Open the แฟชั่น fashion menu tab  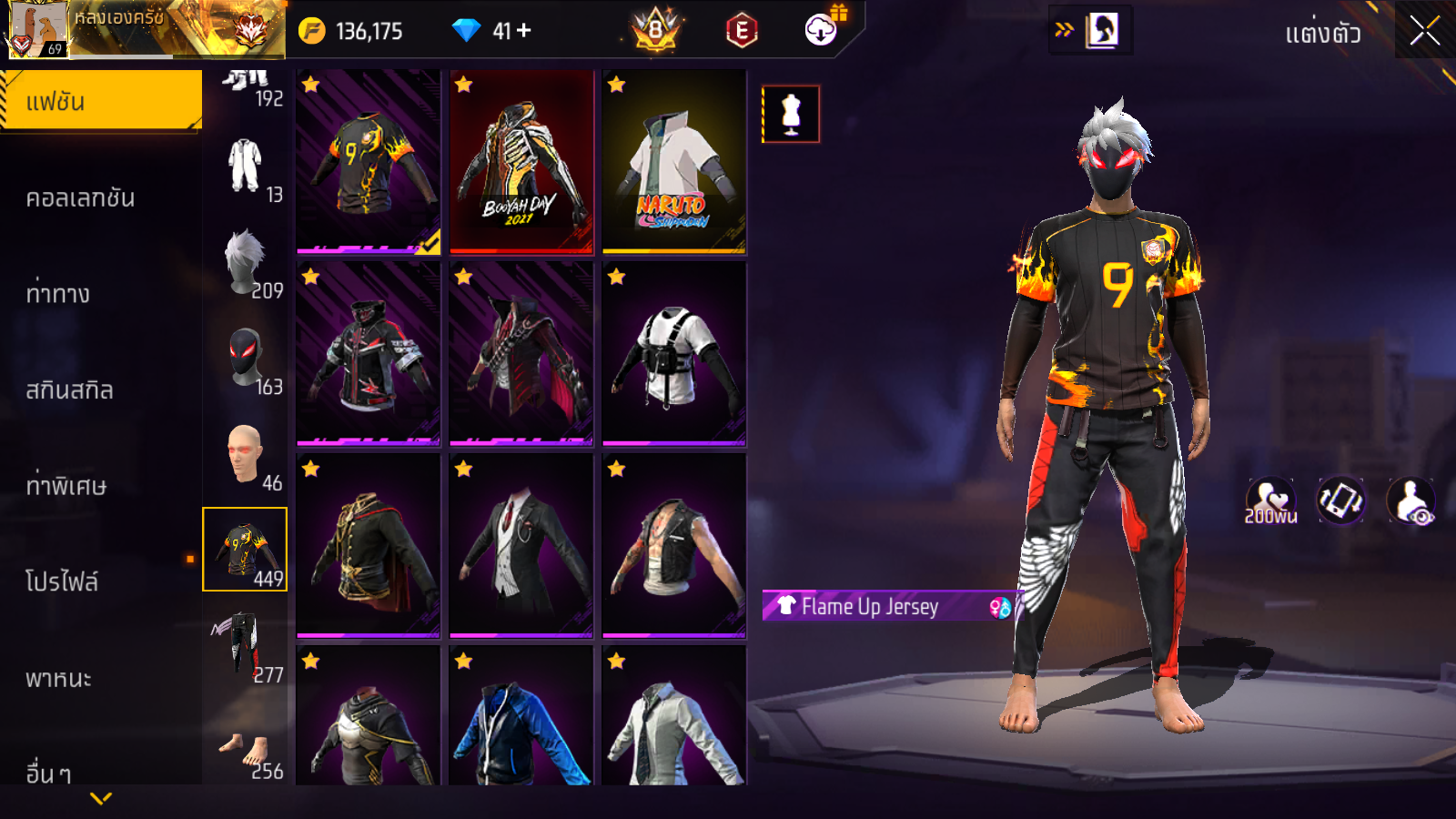pos(101,101)
